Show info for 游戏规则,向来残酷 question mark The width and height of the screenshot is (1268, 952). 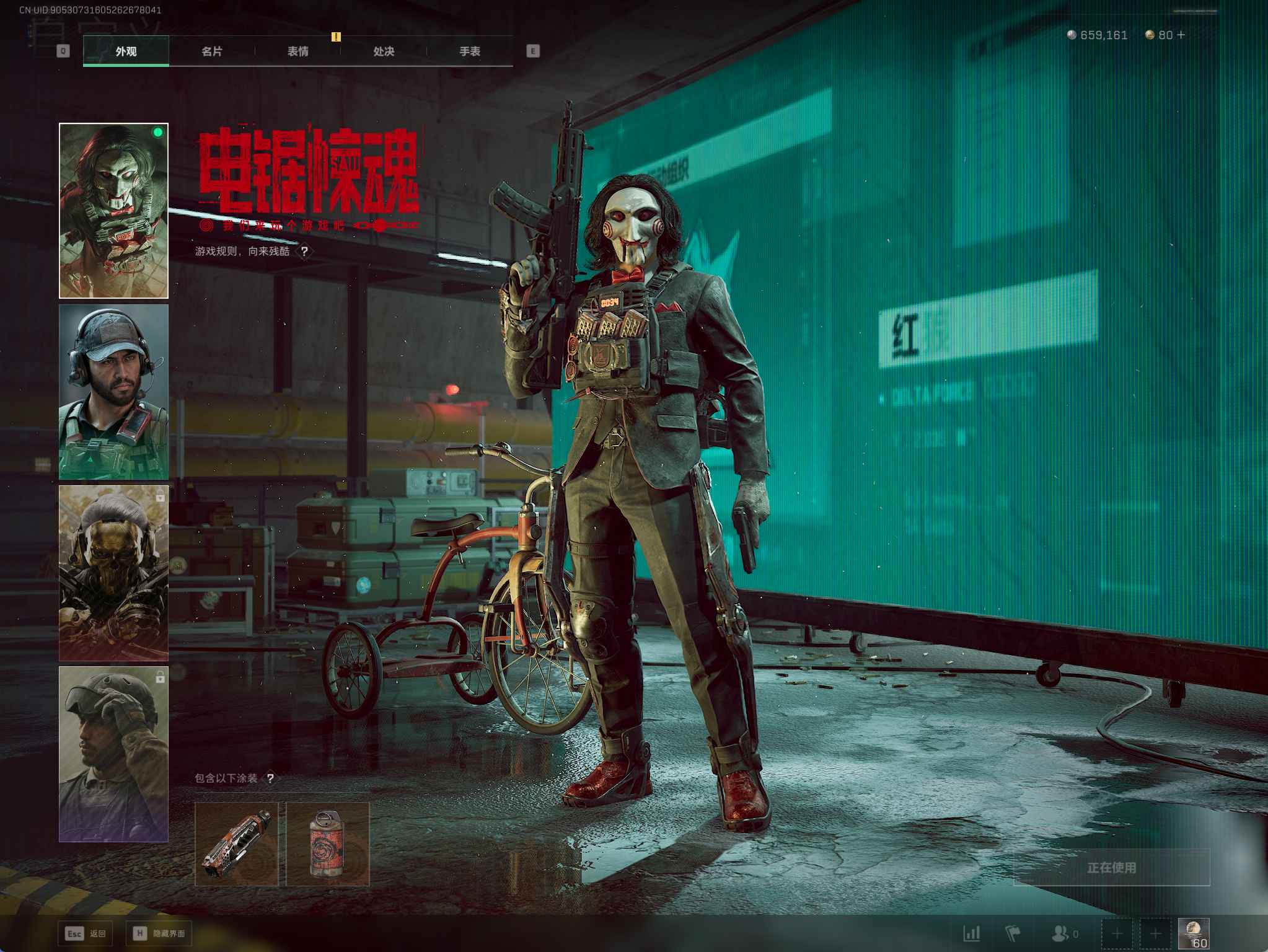pos(304,251)
